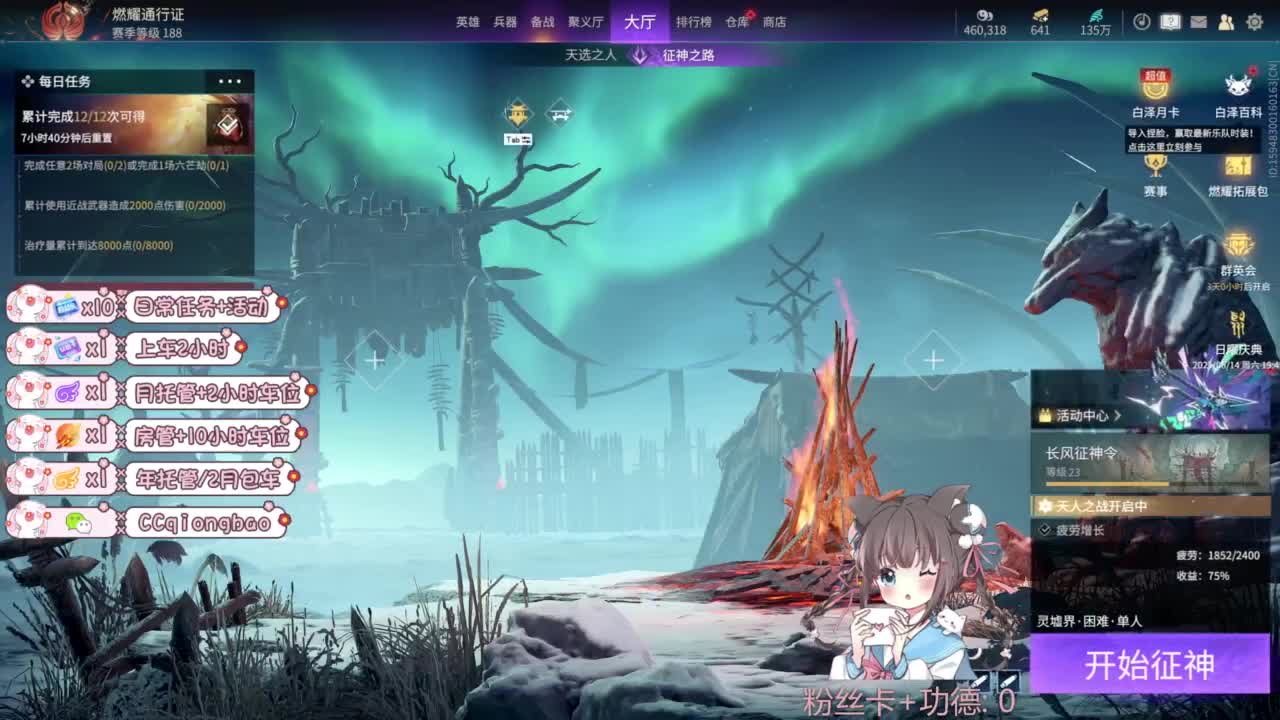Open the 每日任务 panel options via ellipsis
1280x720 pixels.
[231, 79]
